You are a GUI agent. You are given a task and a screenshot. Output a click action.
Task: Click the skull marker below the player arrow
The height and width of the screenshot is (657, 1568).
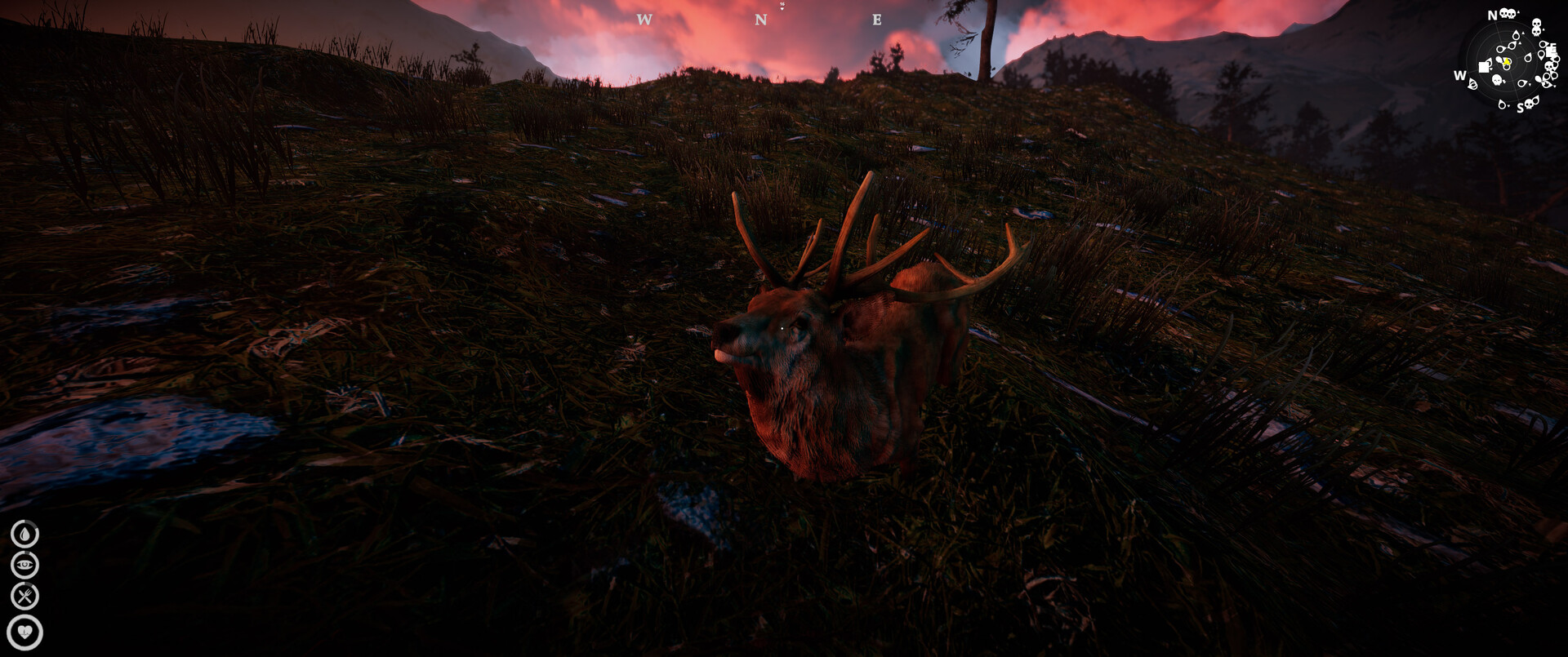pyautogui.click(x=1496, y=79)
